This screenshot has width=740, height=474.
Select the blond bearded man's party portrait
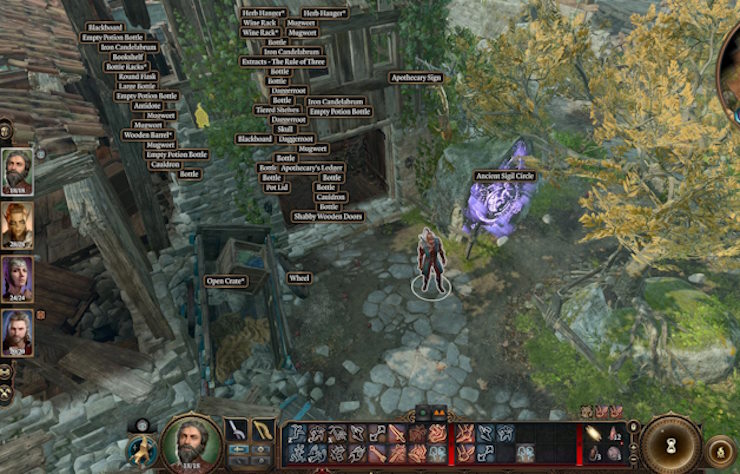(x=17, y=332)
